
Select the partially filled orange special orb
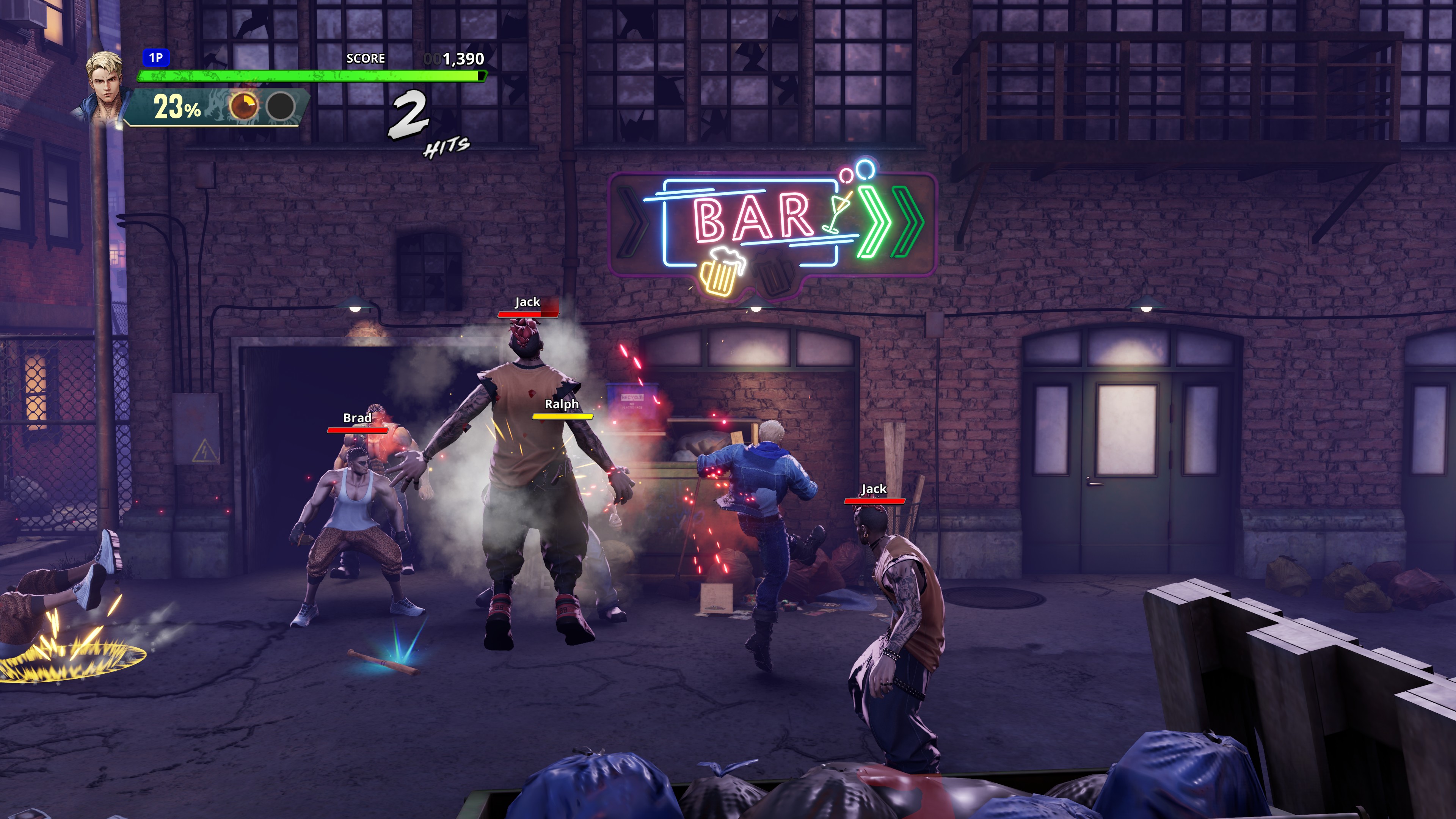point(244,106)
